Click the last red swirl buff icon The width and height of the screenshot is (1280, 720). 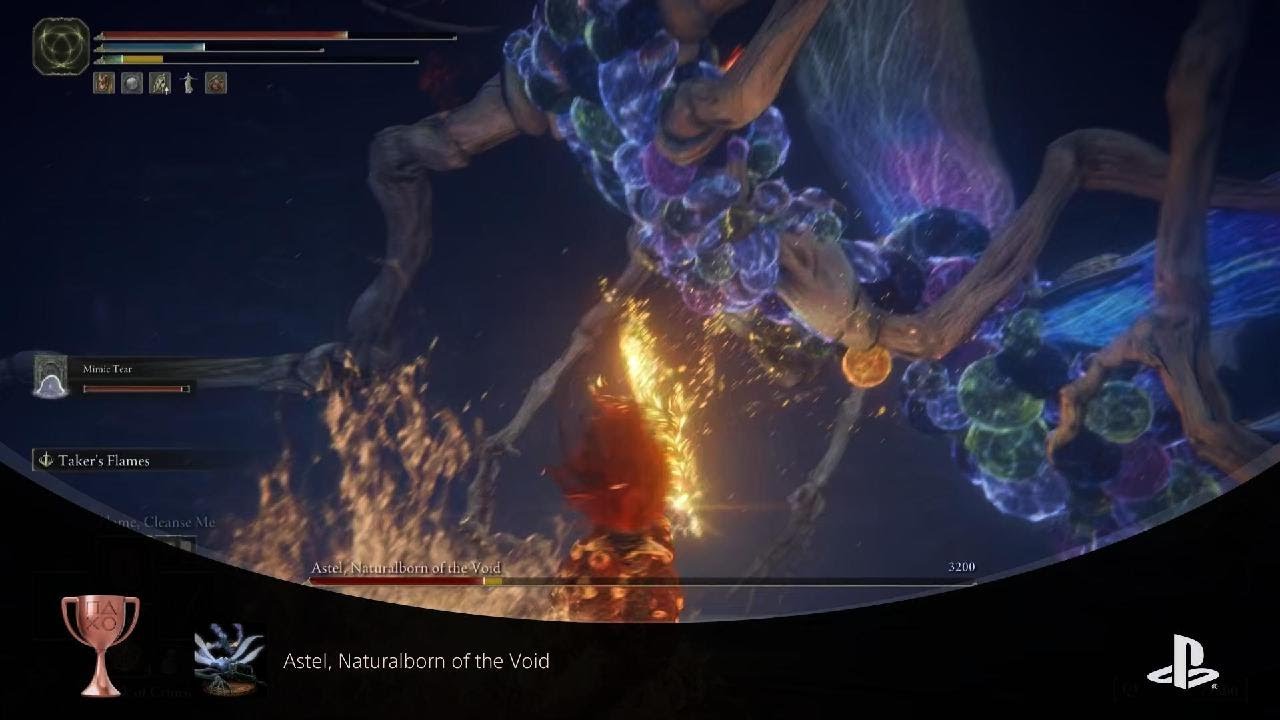click(x=216, y=83)
